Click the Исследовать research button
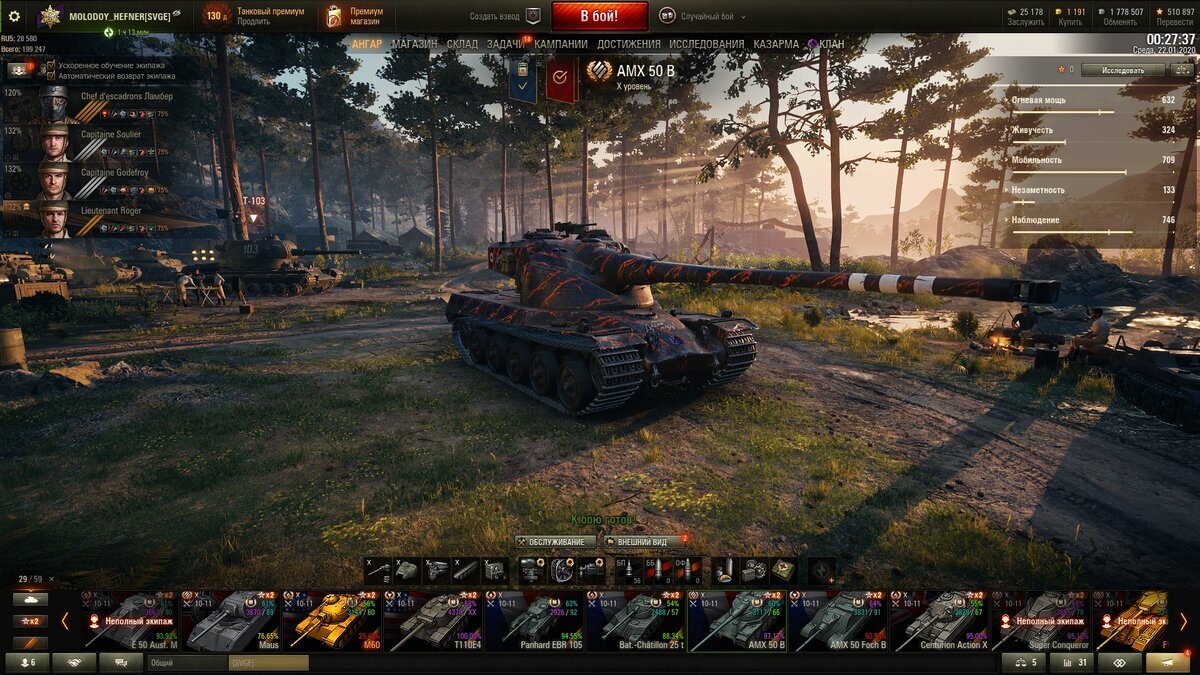This screenshot has height=675, width=1200. (1123, 70)
